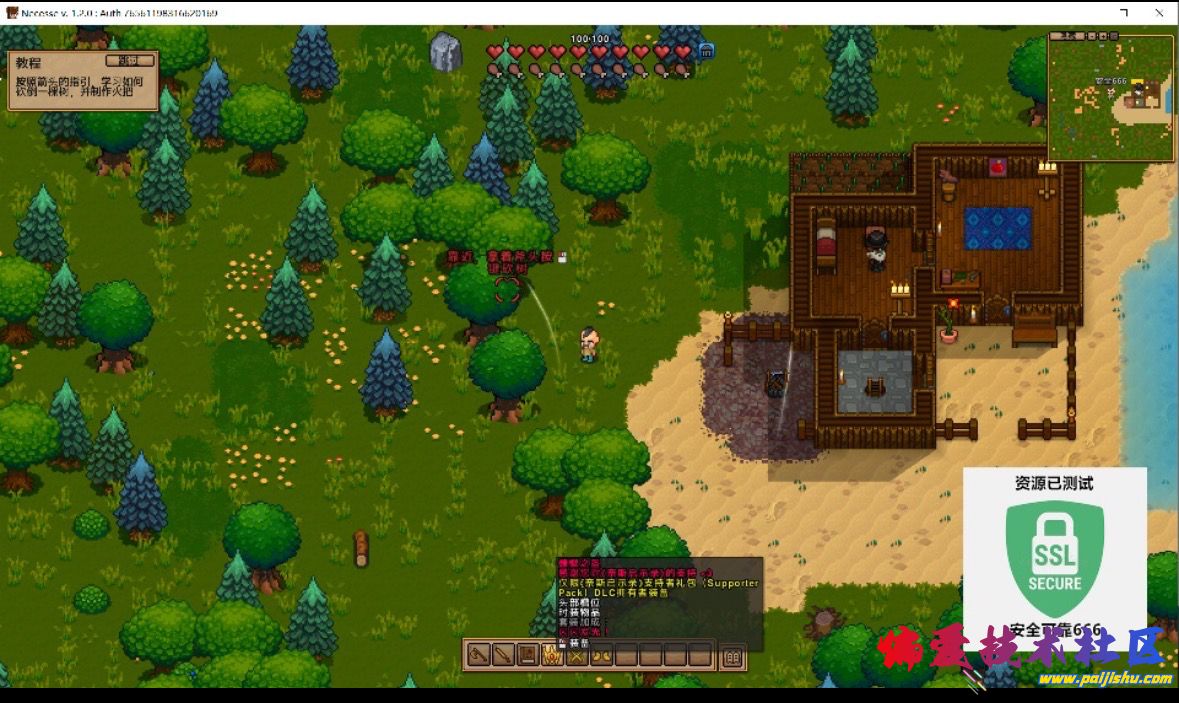
Task: Select the axe hotbar slot
Action: (479, 656)
